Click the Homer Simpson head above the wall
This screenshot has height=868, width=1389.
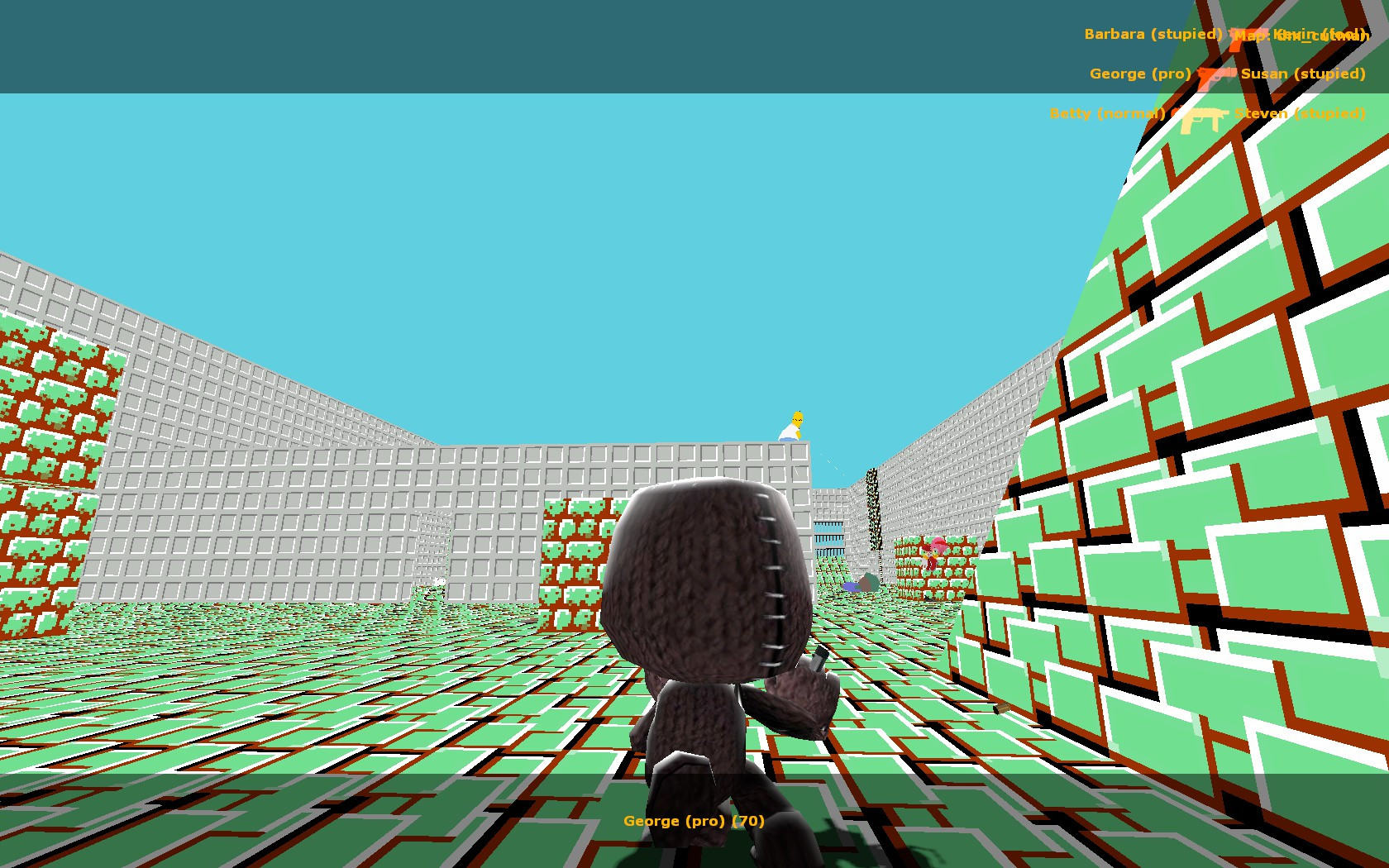[796, 417]
